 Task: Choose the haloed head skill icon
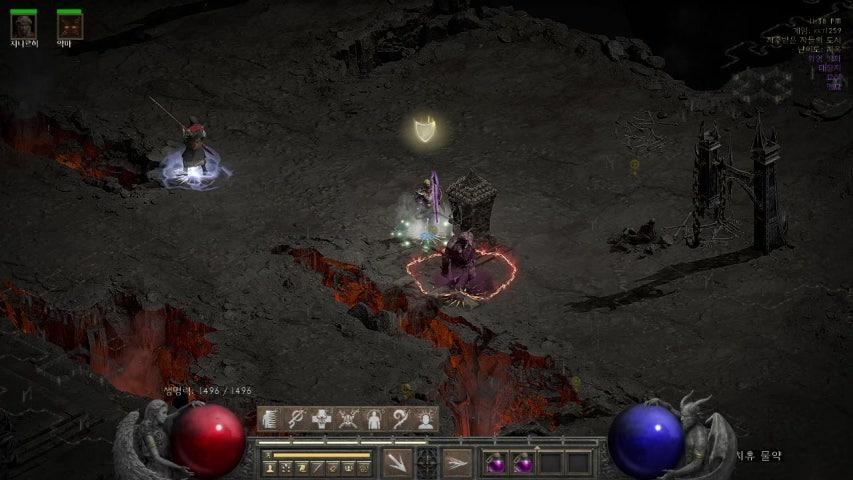[426, 420]
